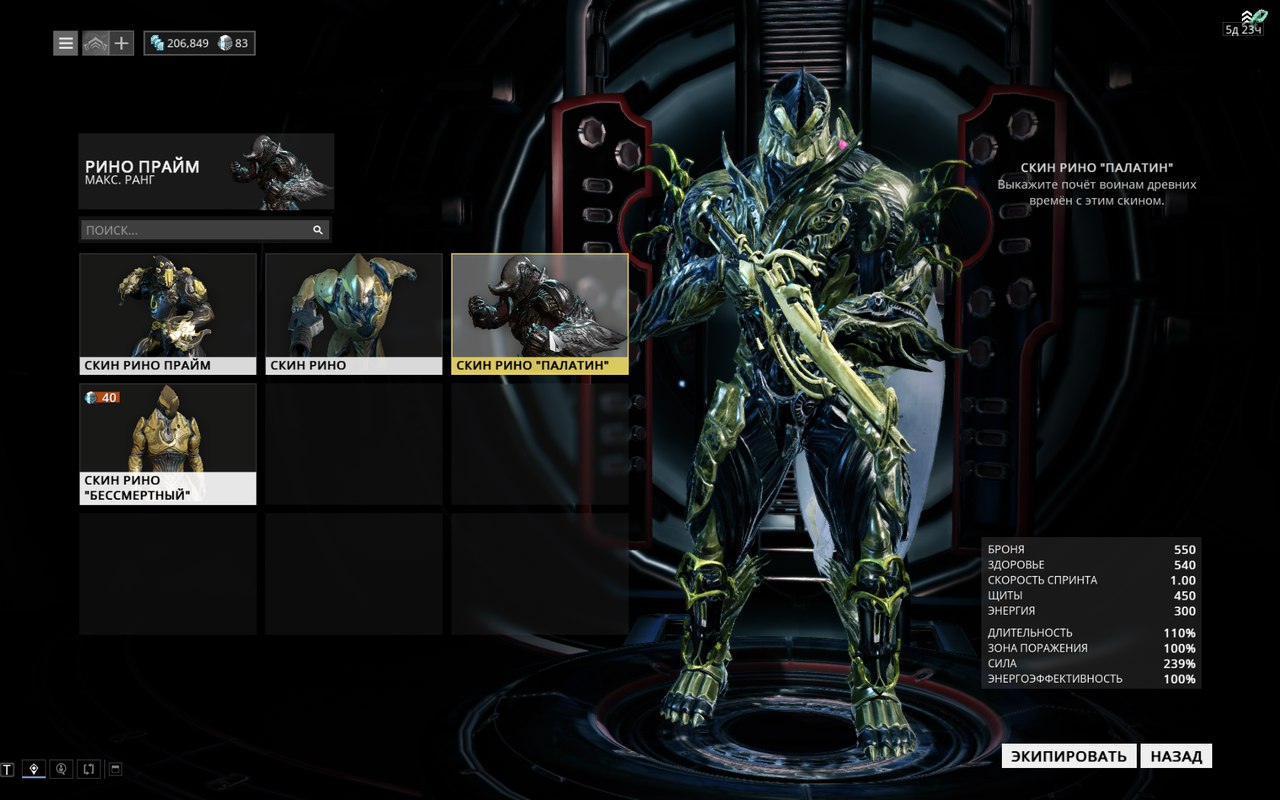Open the Lotus emblem profile button
The height and width of the screenshot is (800, 1280).
coord(95,43)
